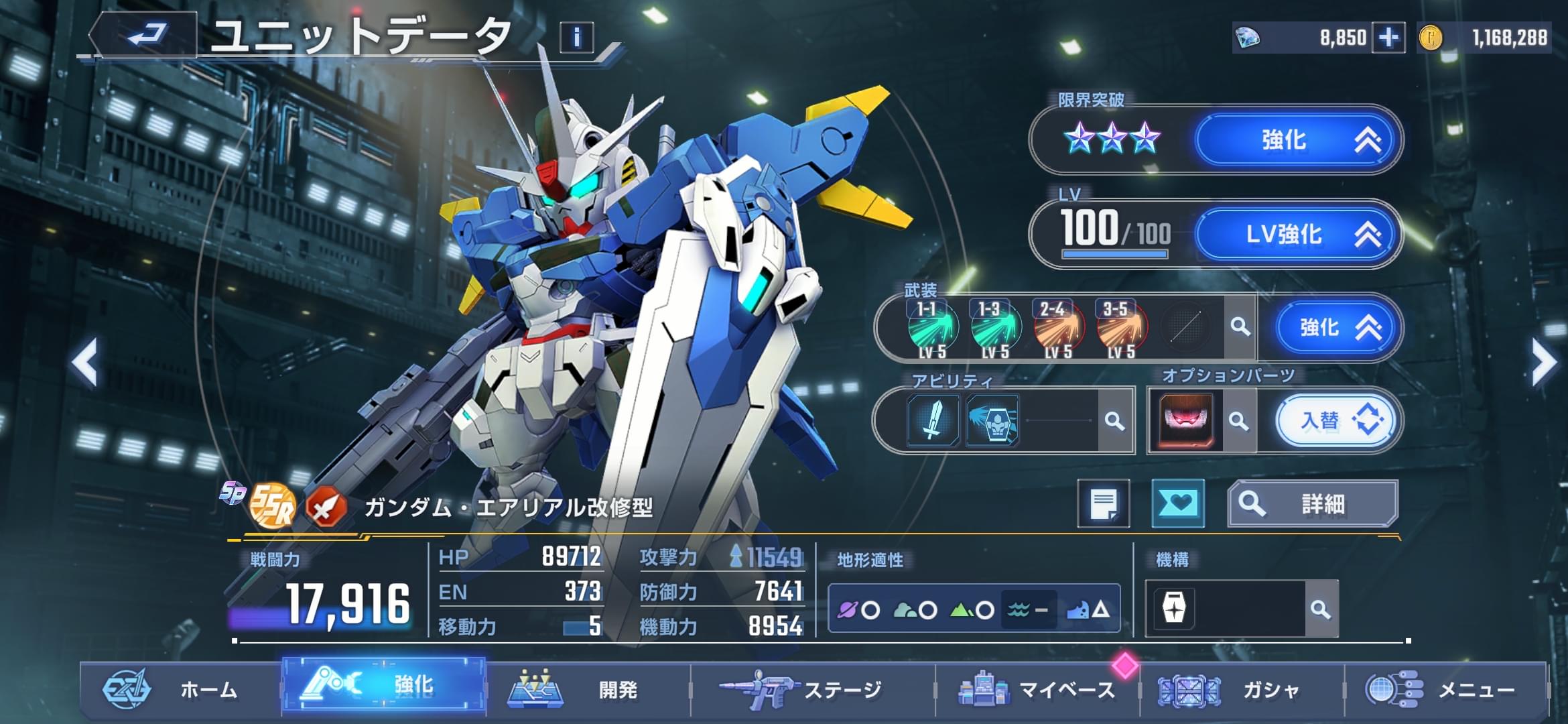The image size is (1568, 724).
Task: Toggle the heart favorite icon
Action: click(1177, 503)
